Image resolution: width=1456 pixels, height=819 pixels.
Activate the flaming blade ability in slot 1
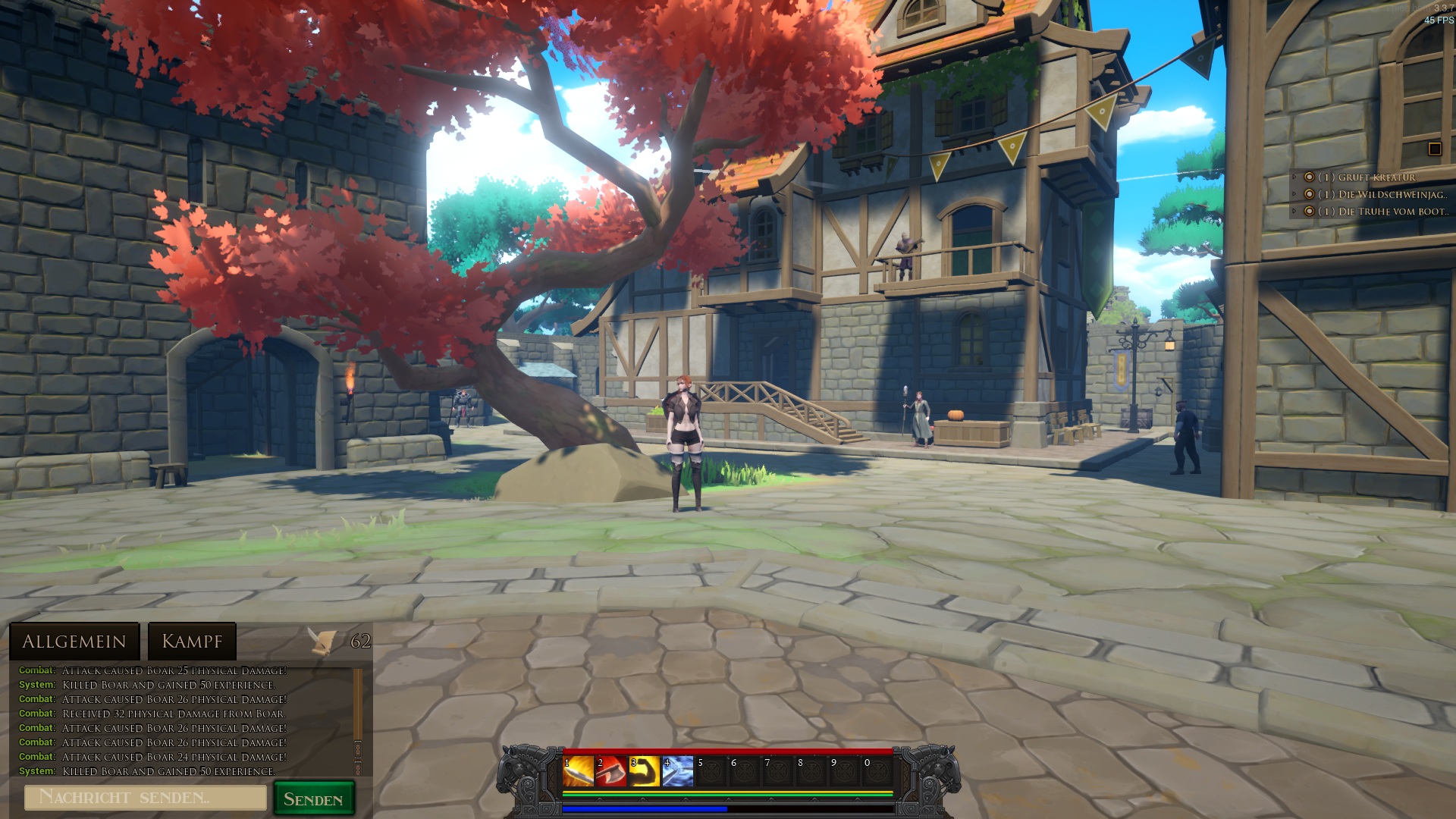[x=578, y=771]
